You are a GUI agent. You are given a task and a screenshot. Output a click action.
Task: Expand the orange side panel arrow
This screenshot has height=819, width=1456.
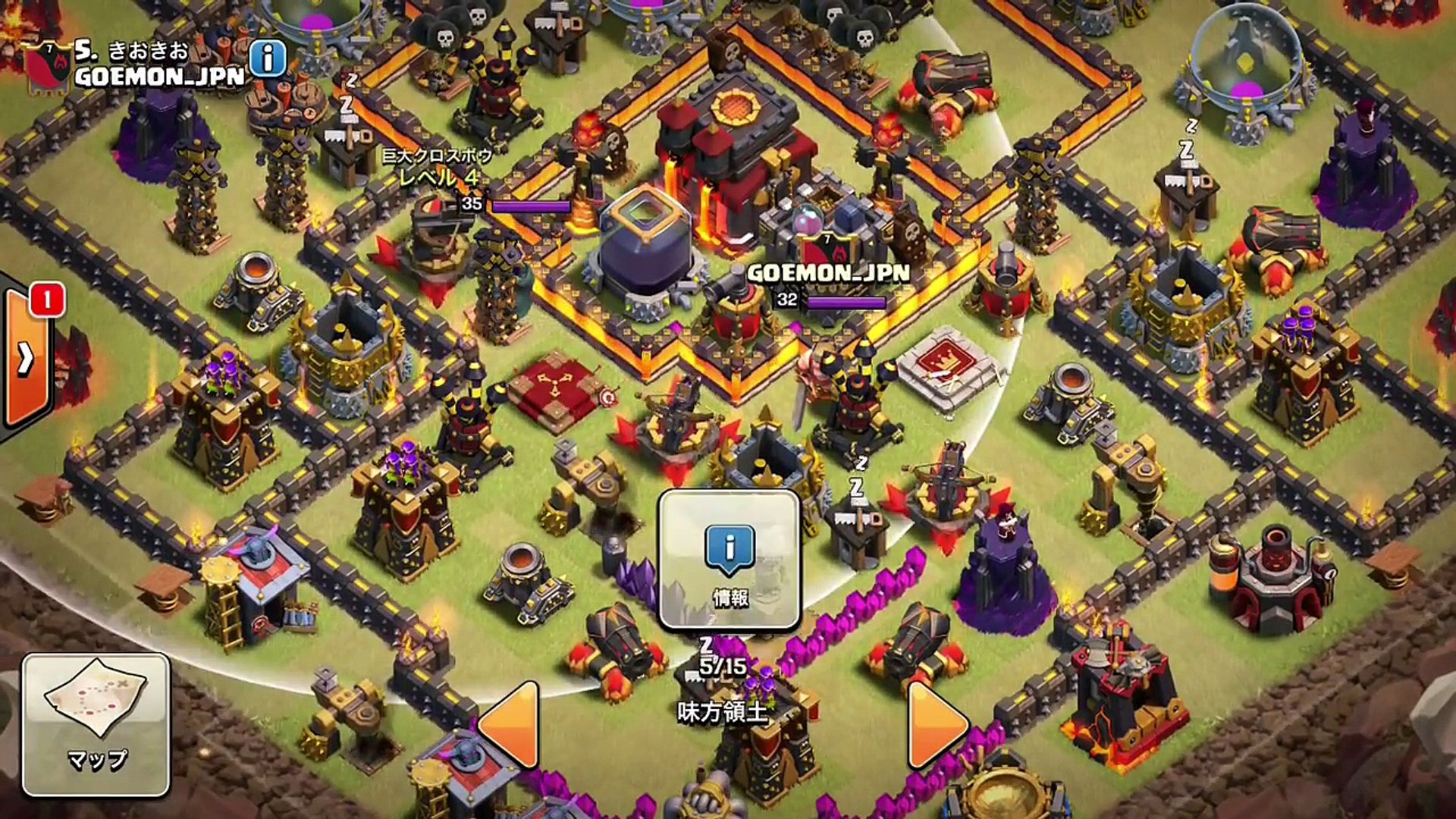(27, 358)
